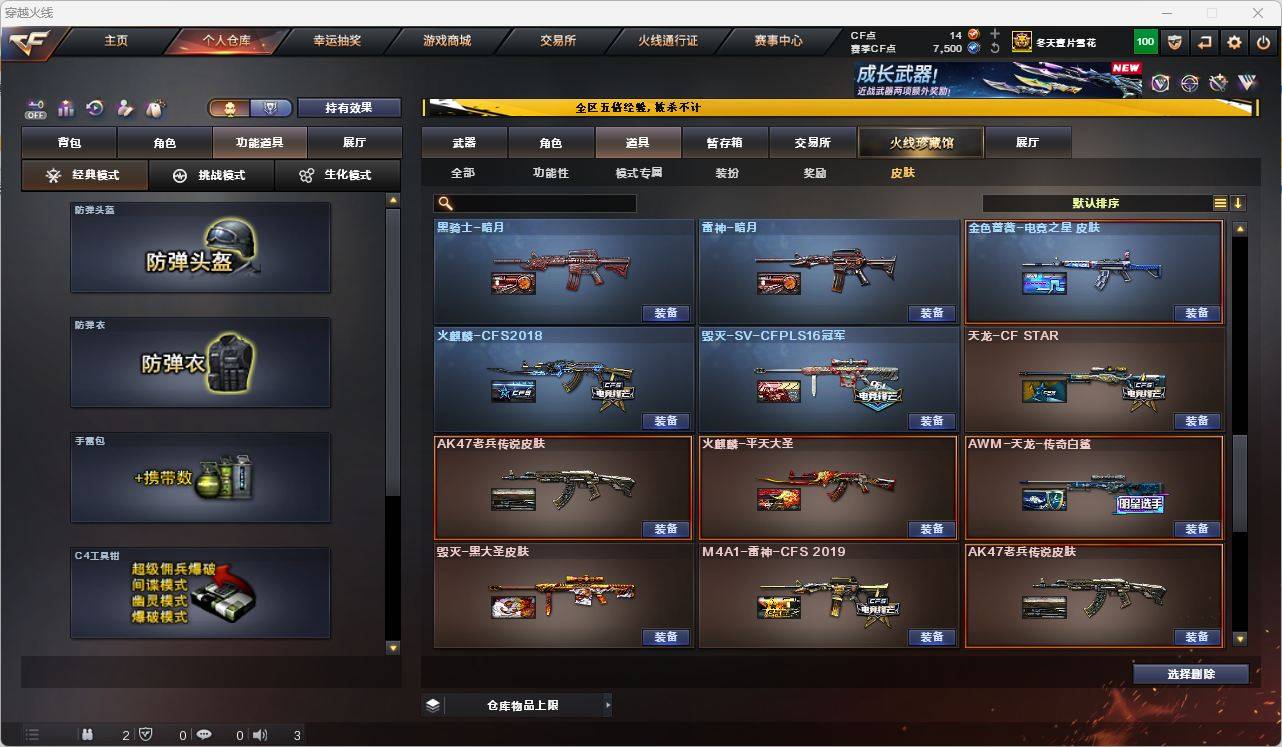Toggle the character head side of the view switch
The image size is (1282, 747).
[x=231, y=107]
